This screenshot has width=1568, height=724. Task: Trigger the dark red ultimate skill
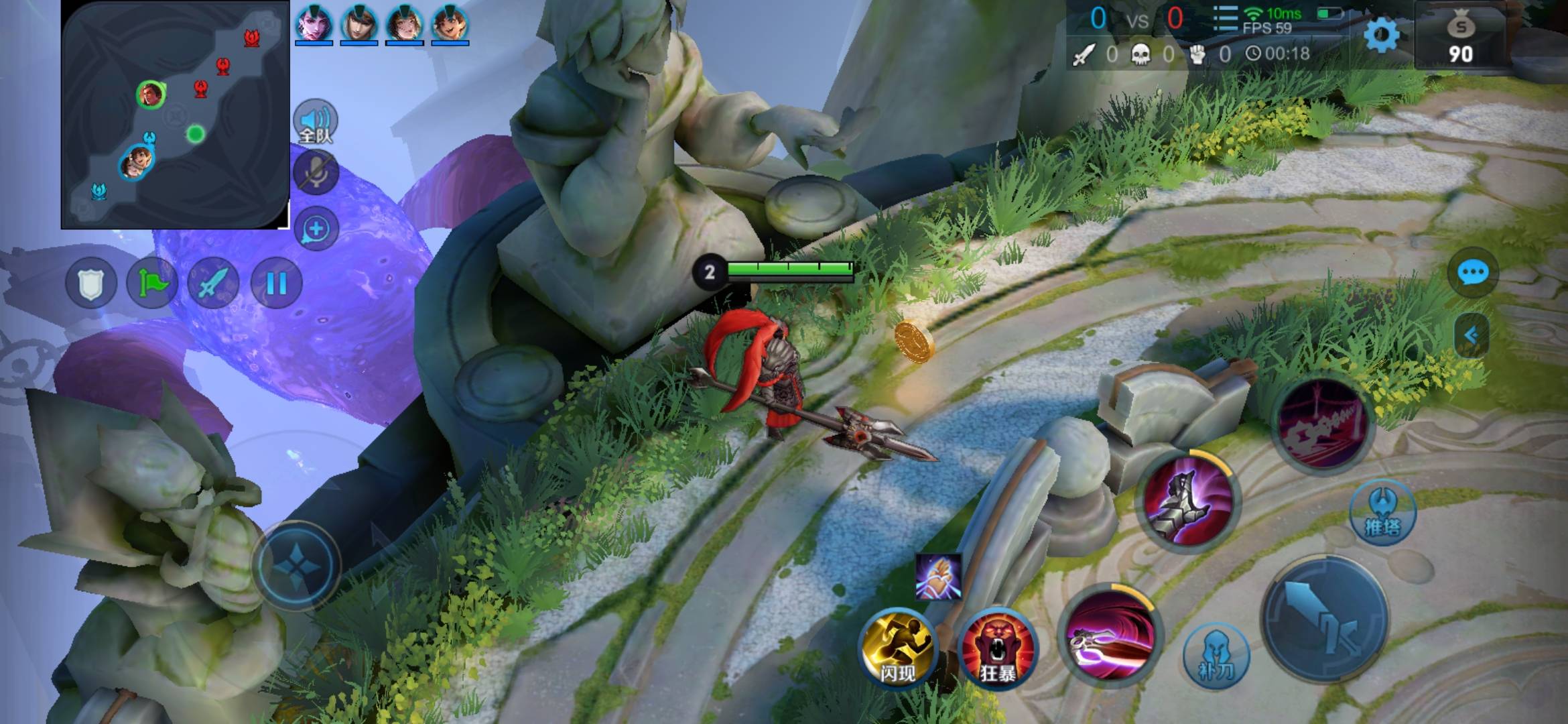1323,425
